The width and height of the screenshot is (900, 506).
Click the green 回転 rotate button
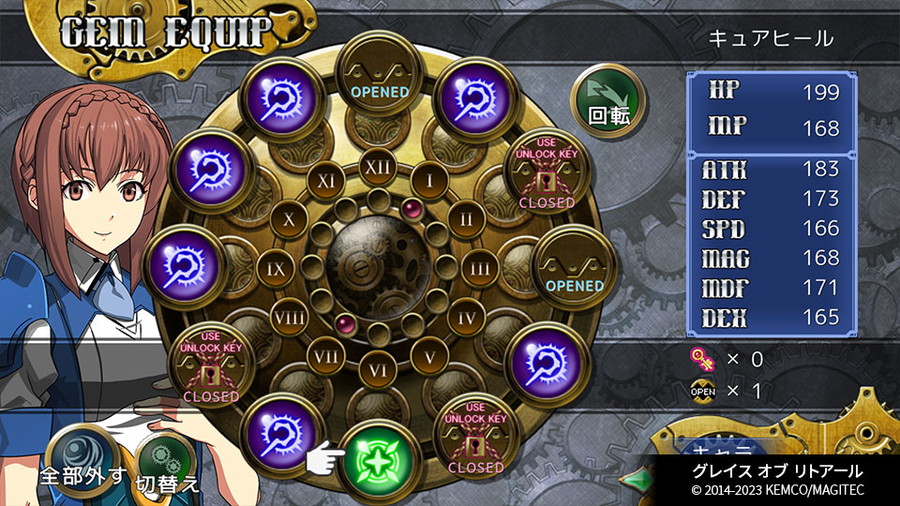tap(608, 103)
